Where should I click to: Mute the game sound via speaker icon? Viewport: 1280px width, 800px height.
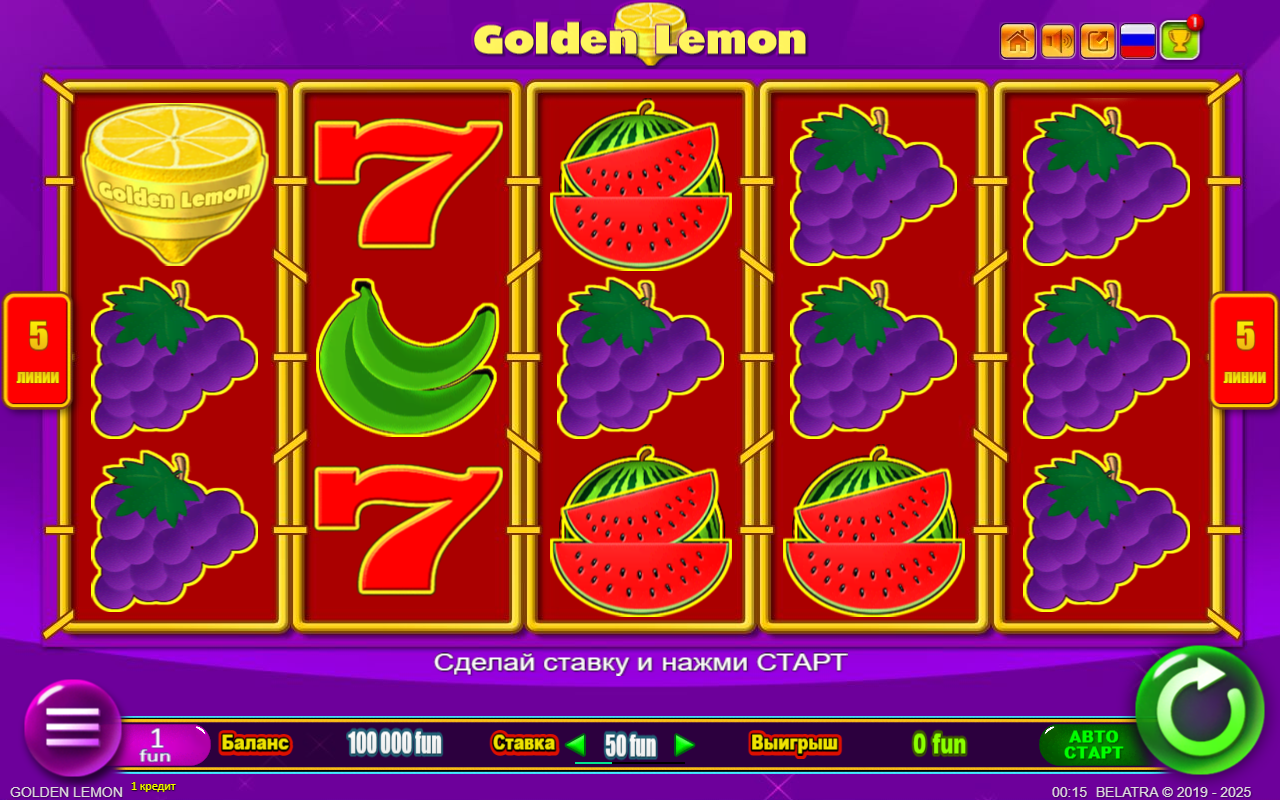point(1057,41)
